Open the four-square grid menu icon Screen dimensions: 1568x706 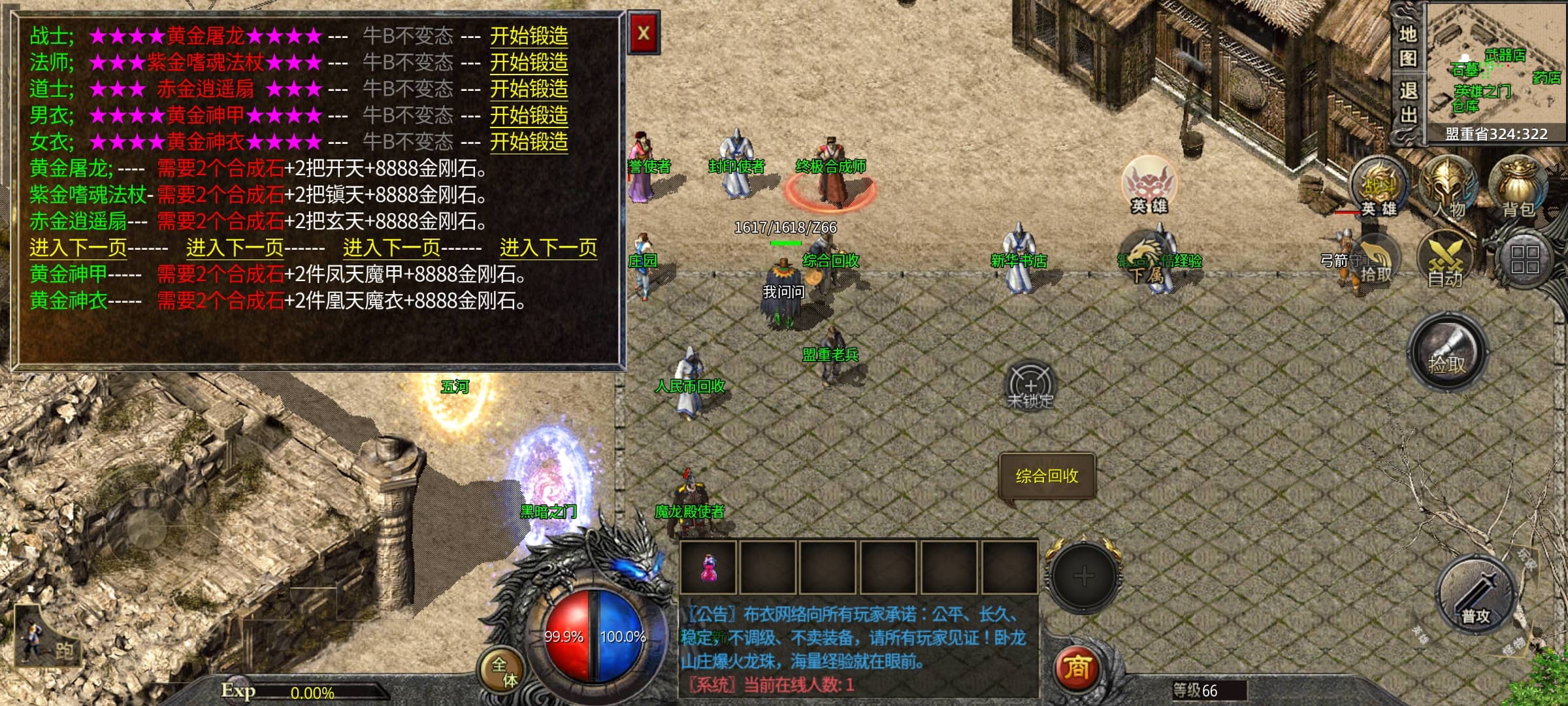click(x=1525, y=260)
